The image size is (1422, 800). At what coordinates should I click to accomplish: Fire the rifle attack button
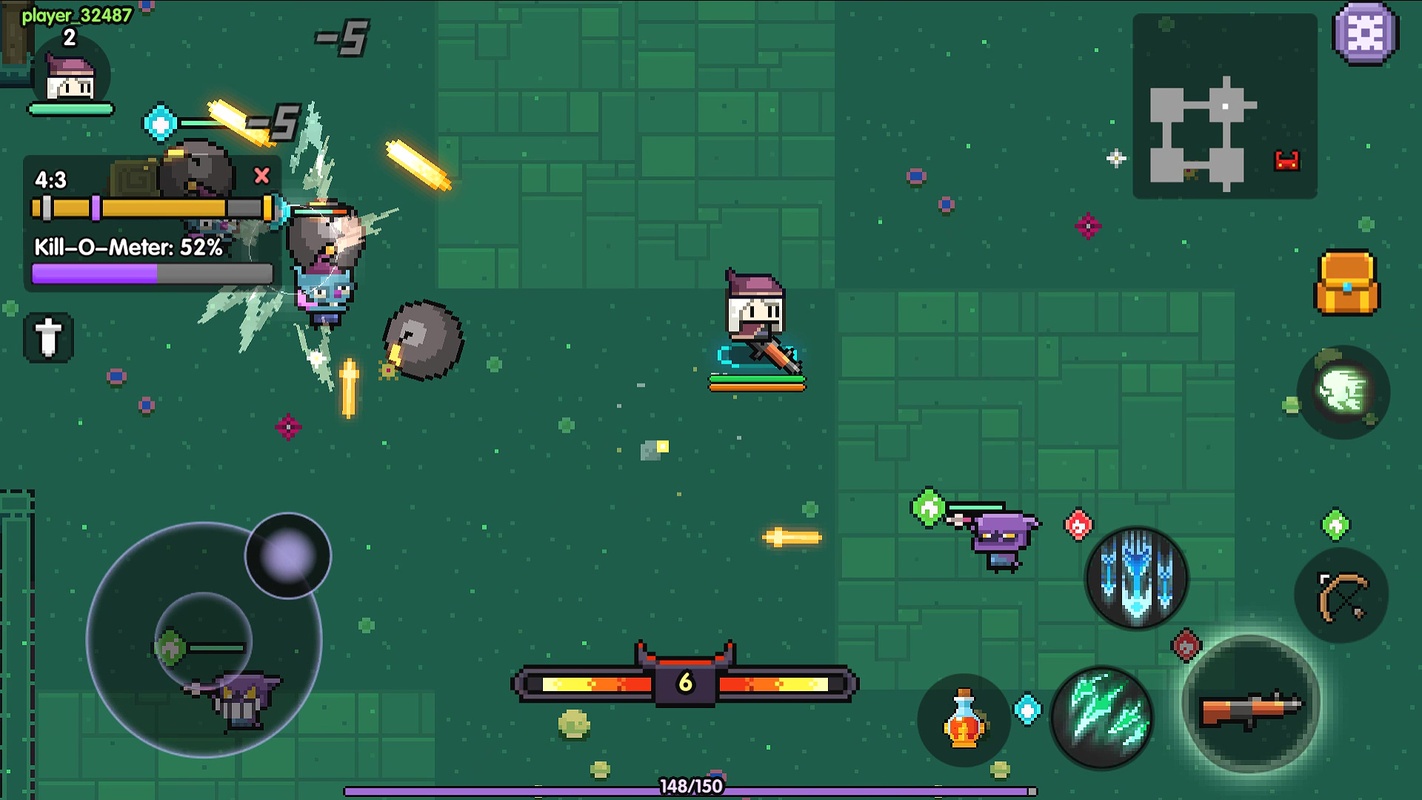coord(1251,704)
